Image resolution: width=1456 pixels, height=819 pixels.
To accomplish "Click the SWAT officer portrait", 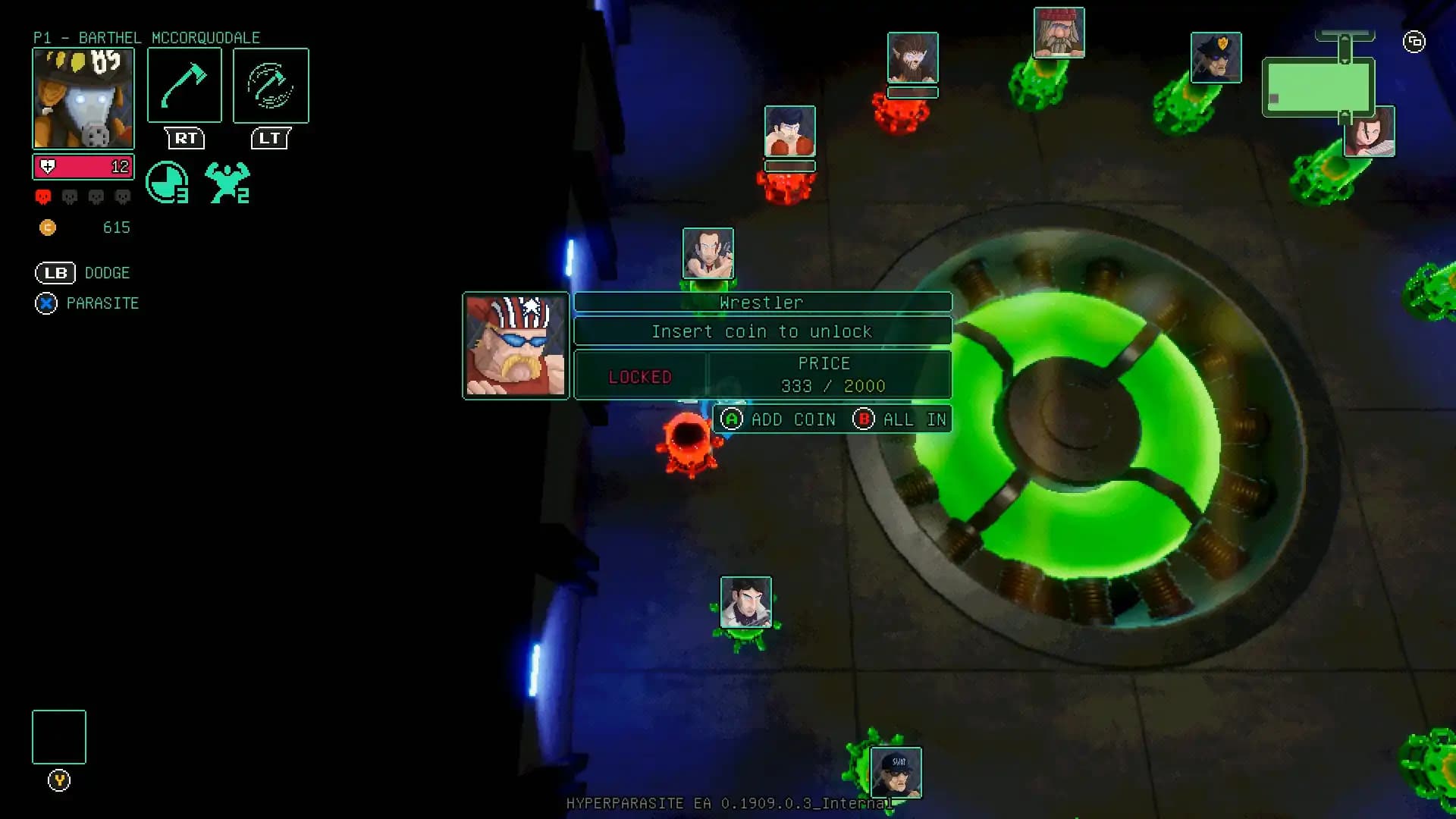I will coord(897,772).
